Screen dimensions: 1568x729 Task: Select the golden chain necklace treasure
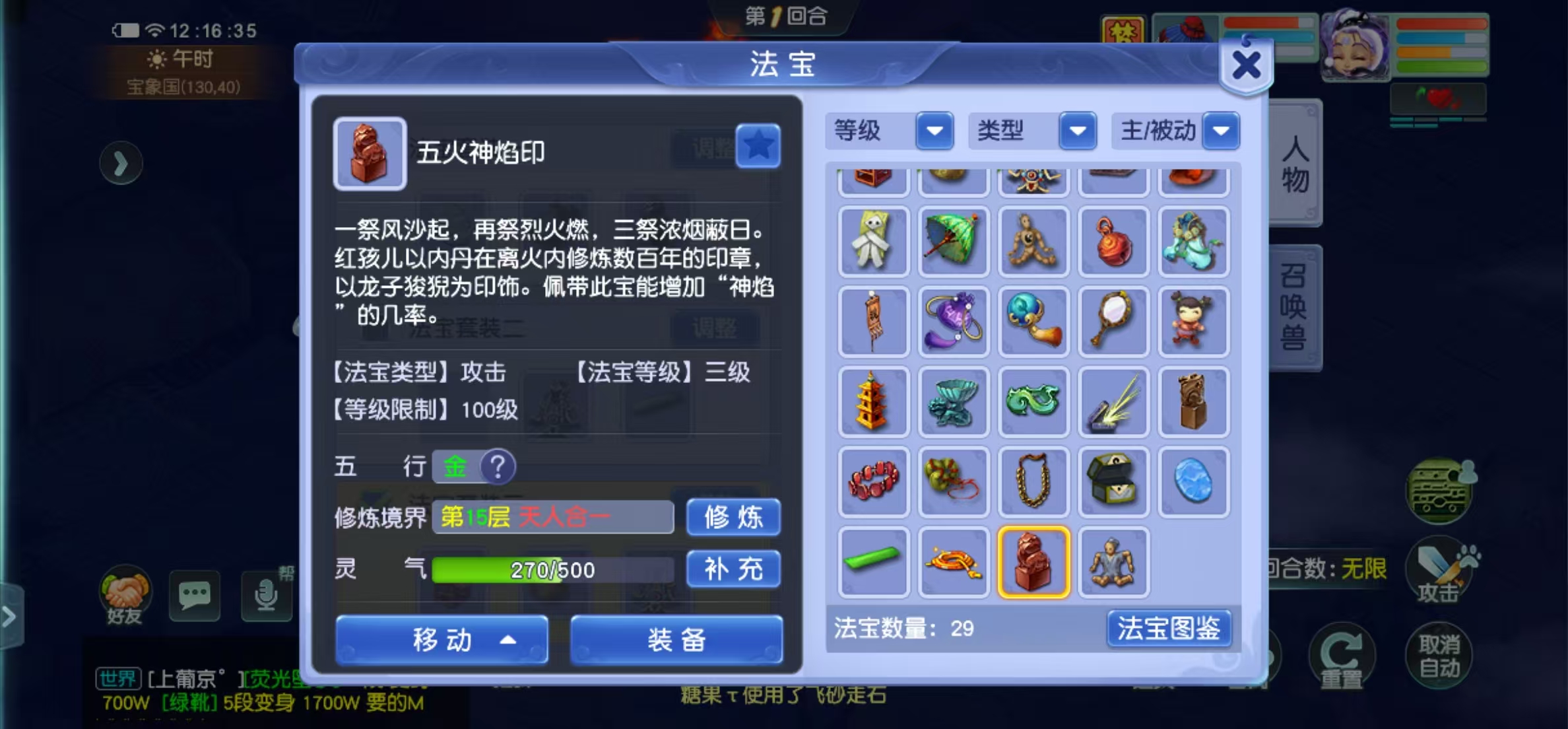tap(1033, 481)
